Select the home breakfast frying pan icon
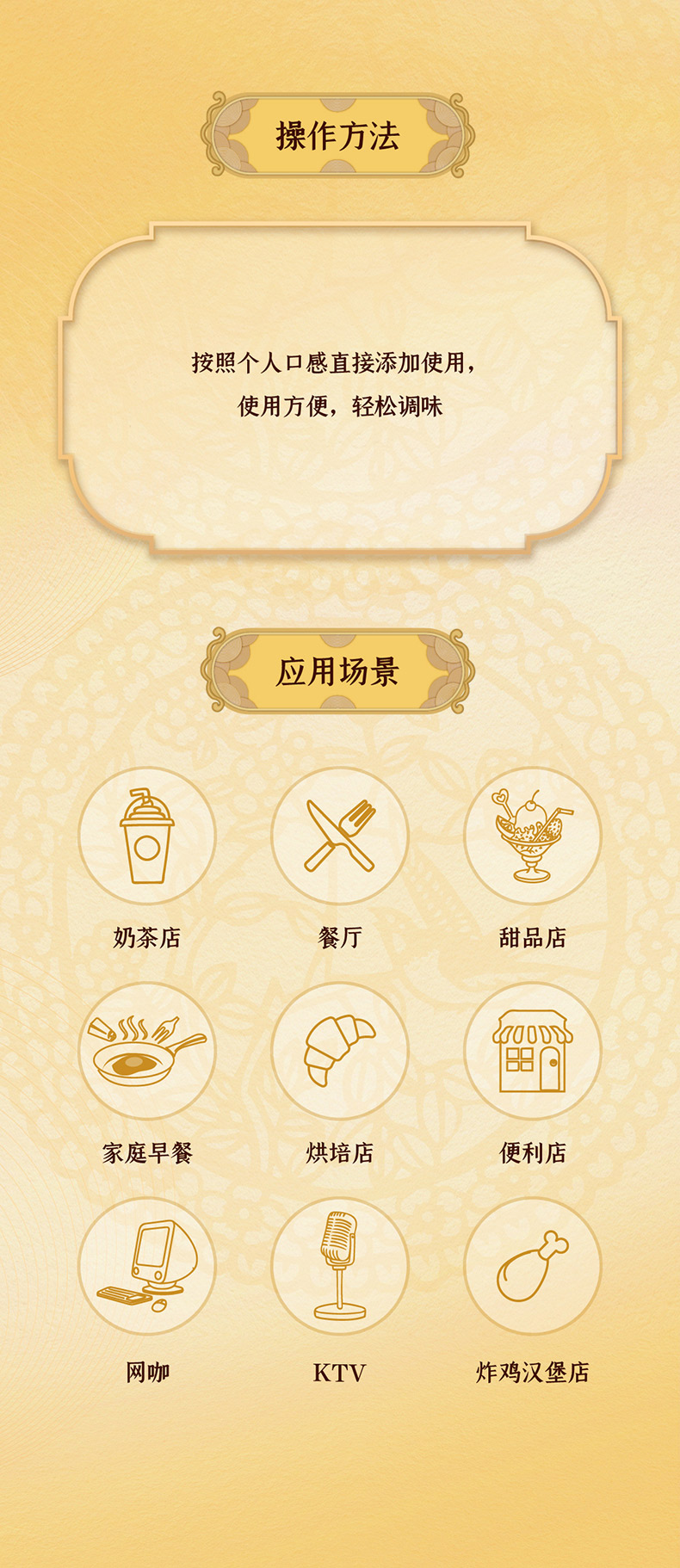The width and height of the screenshot is (680, 1568). tap(147, 1051)
